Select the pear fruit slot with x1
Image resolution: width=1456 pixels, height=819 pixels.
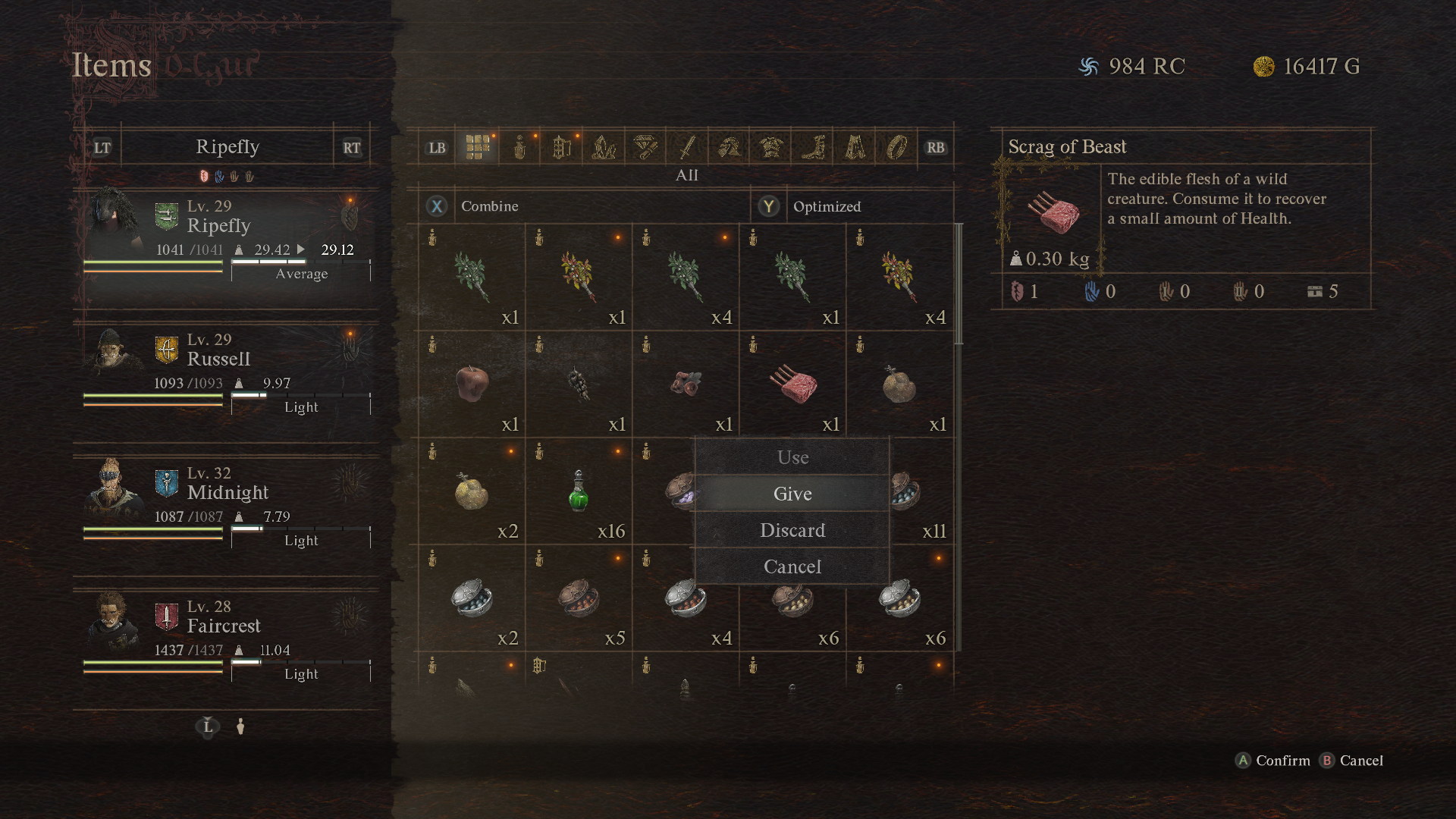[x=899, y=384]
